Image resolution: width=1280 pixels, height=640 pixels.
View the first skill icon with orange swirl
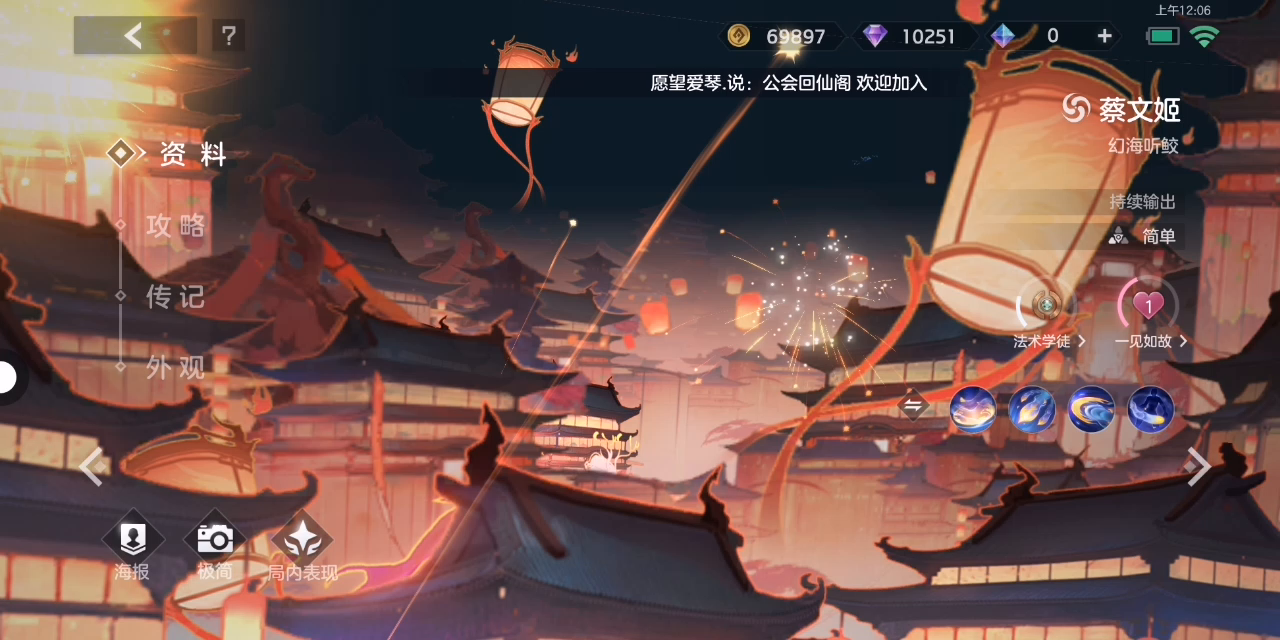[x=972, y=409]
